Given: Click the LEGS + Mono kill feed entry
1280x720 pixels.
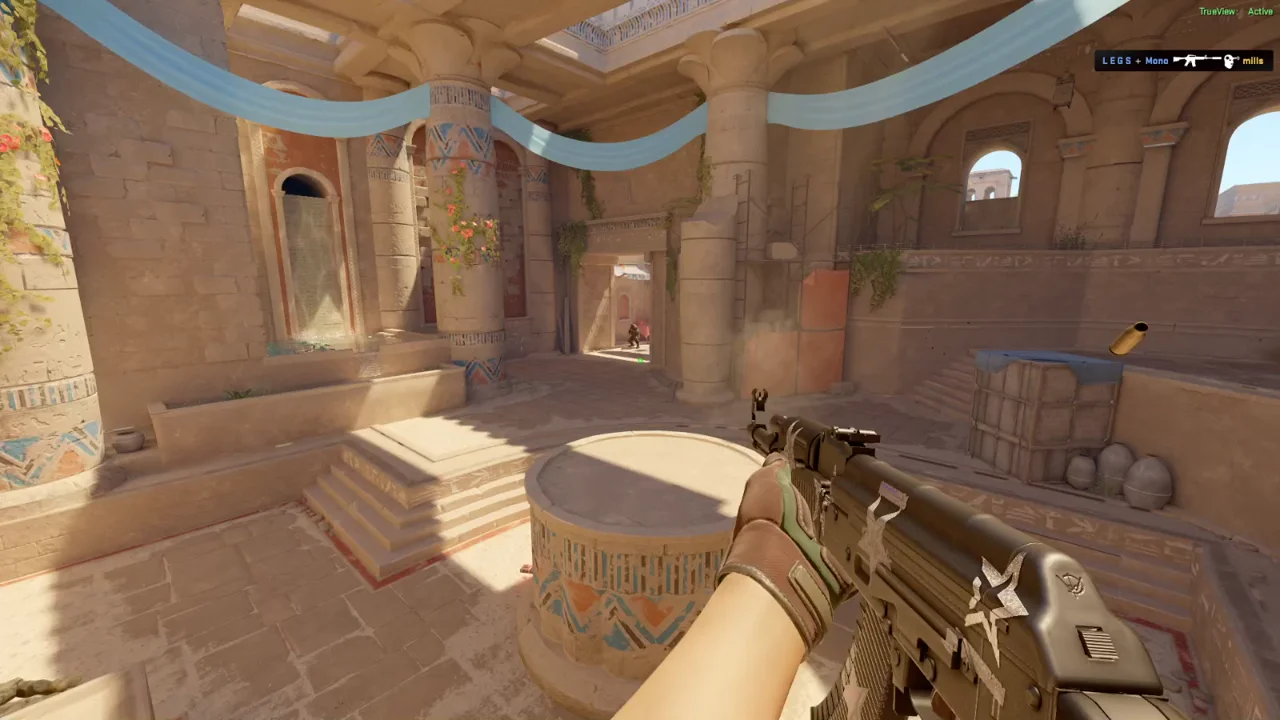Looking at the screenshot, I should [x=1183, y=61].
